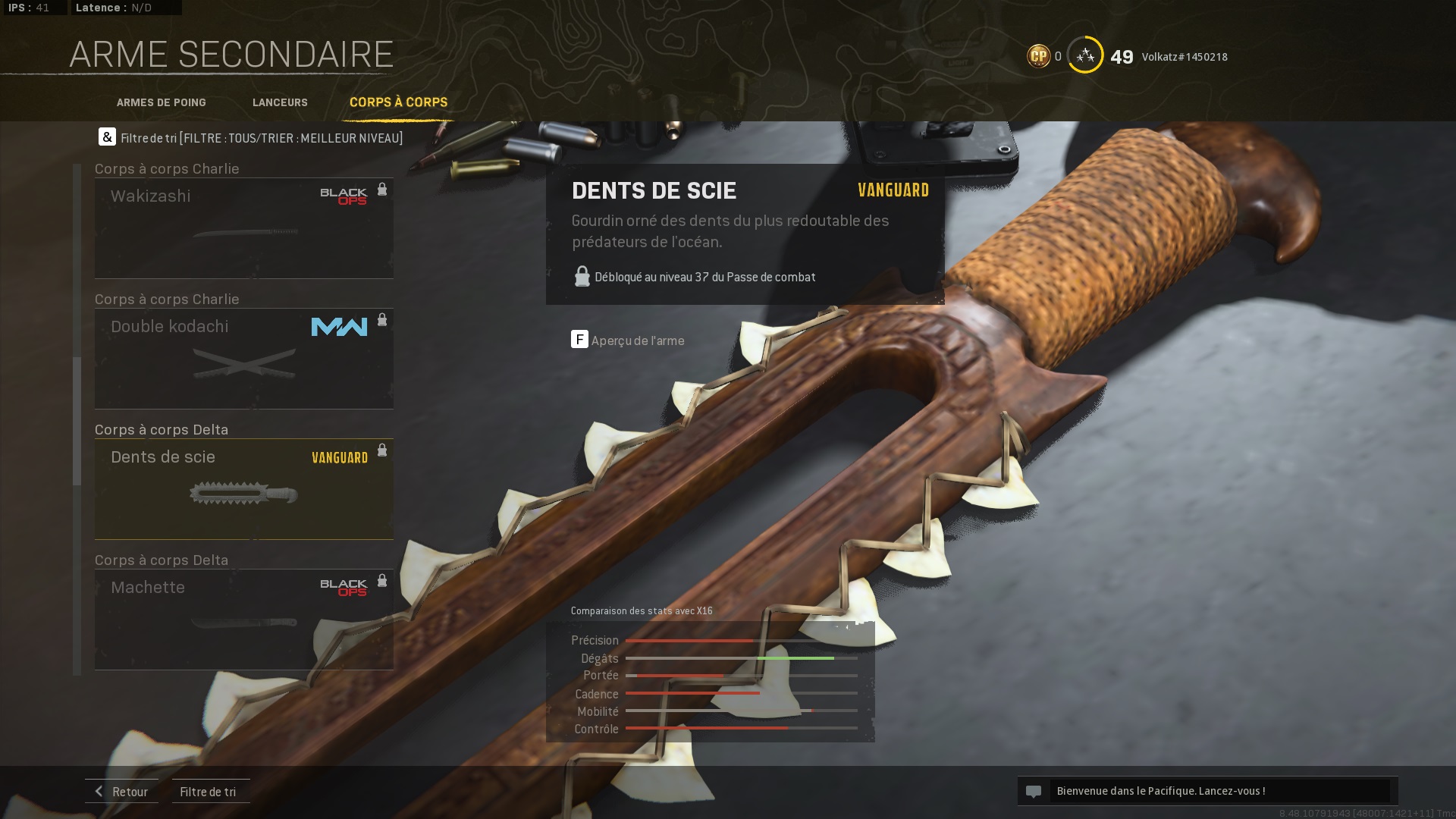This screenshot has height=819, width=1456.
Task: Switch to the LANCEURS tab
Action: pos(280,102)
